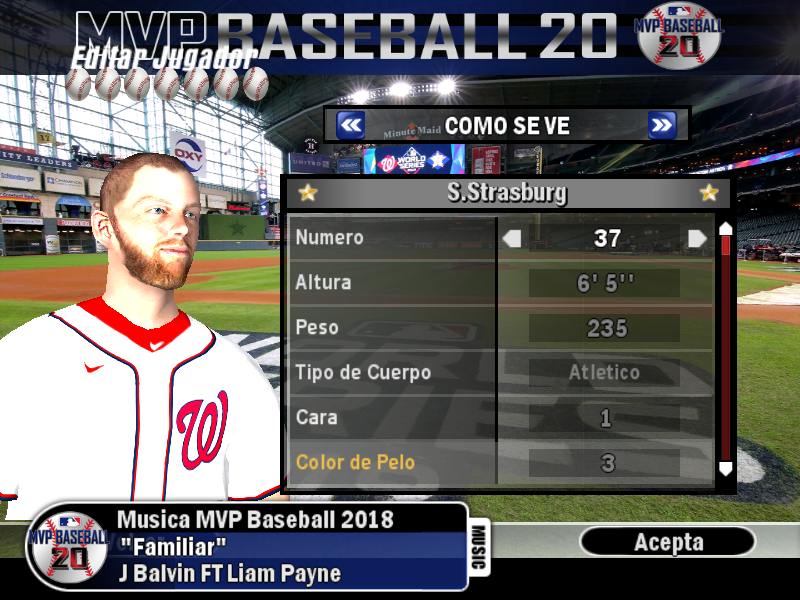800x600 pixels.
Task: Increase the jersey Numero value
Action: (x=697, y=239)
